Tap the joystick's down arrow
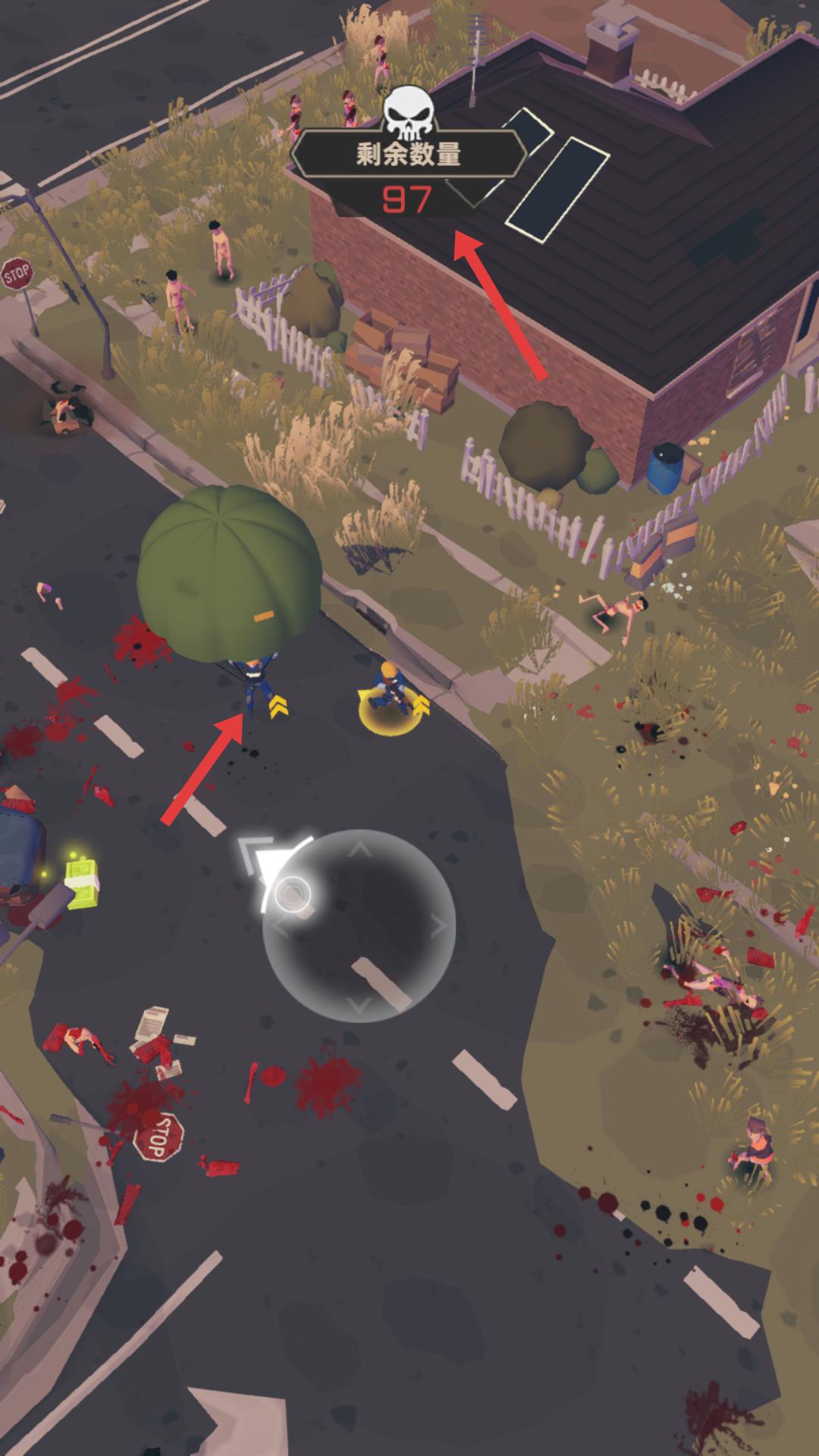Image resolution: width=819 pixels, height=1456 pixels. click(359, 1004)
